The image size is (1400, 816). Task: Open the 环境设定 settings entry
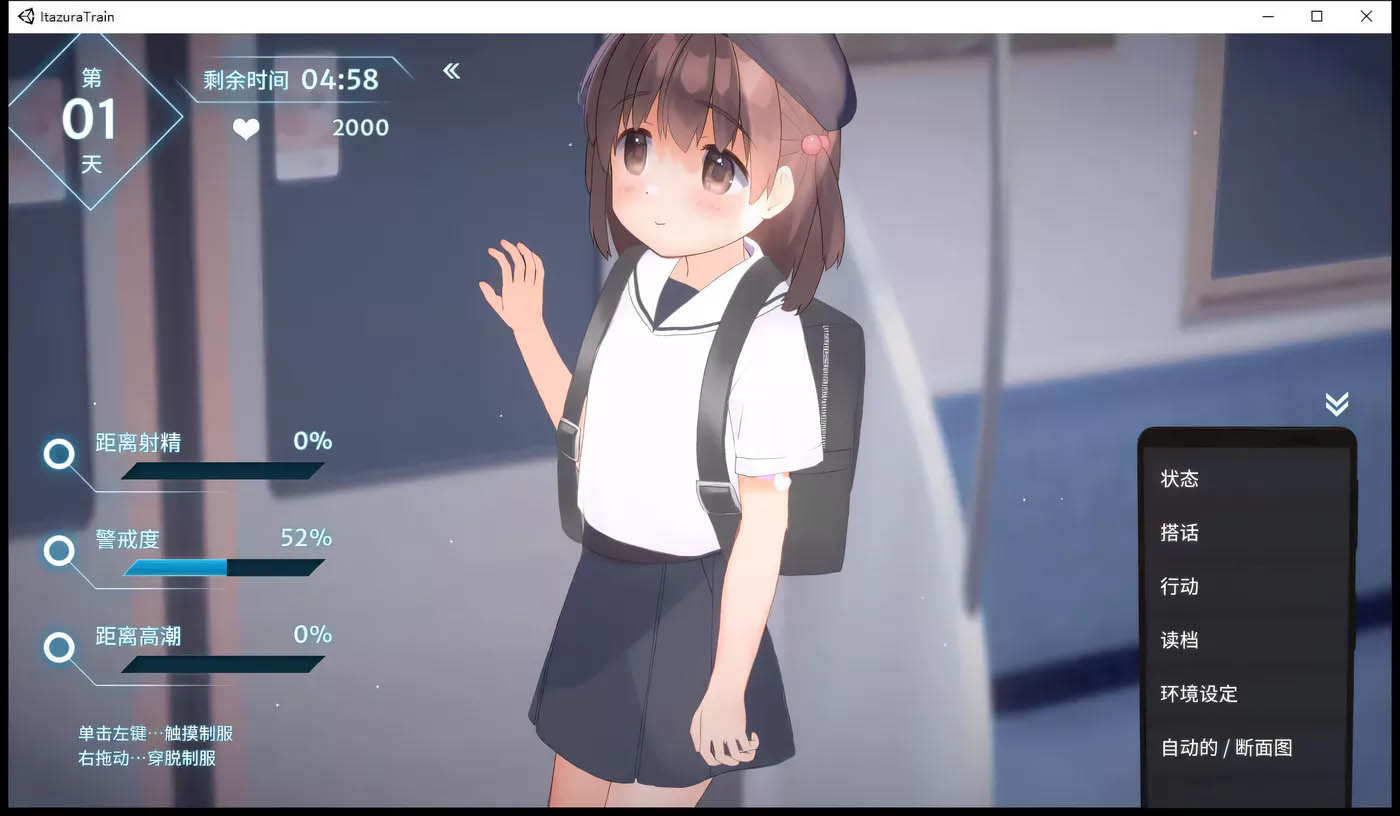click(x=1198, y=694)
